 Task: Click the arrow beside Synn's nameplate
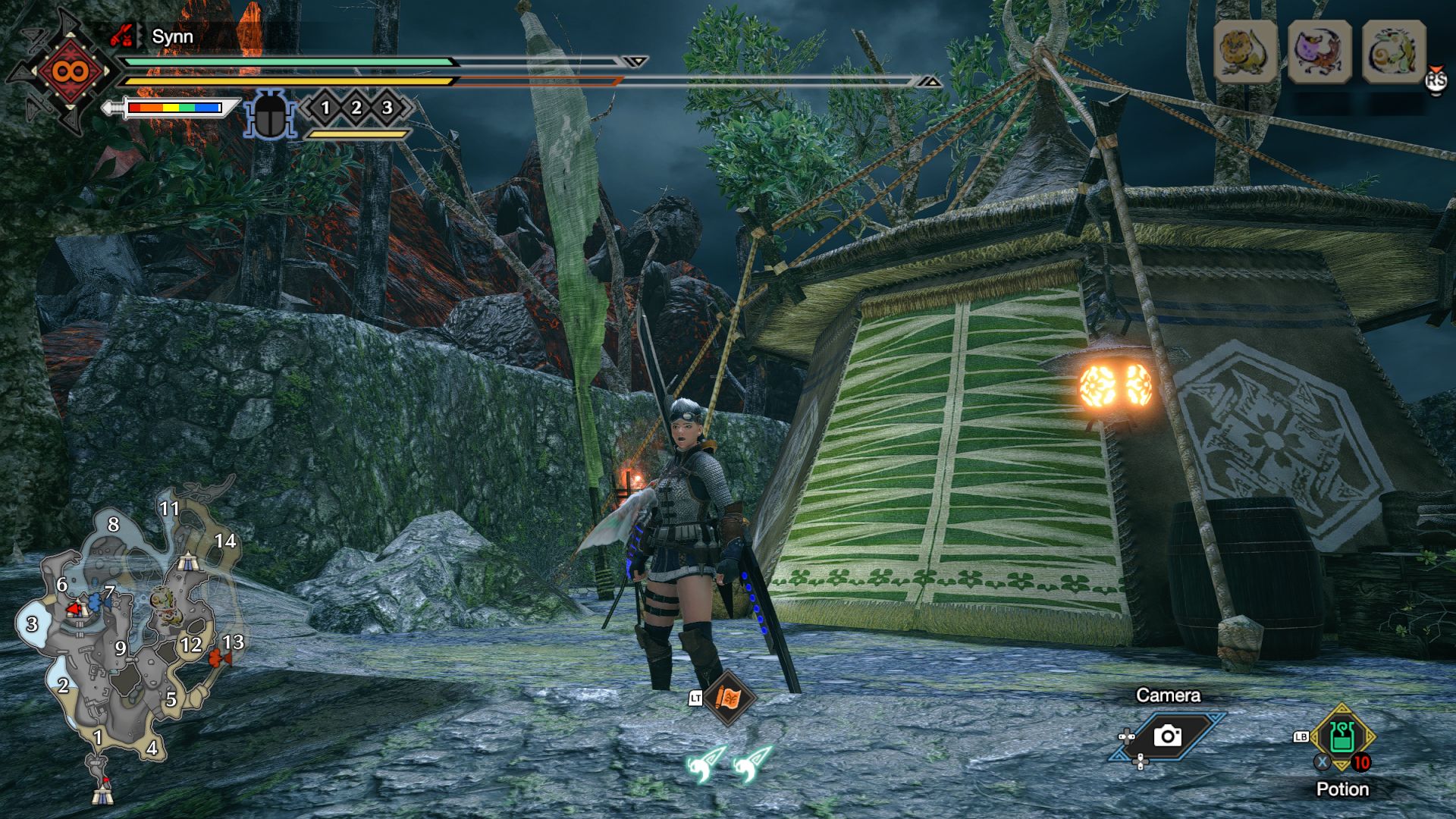pyautogui.click(x=140, y=36)
